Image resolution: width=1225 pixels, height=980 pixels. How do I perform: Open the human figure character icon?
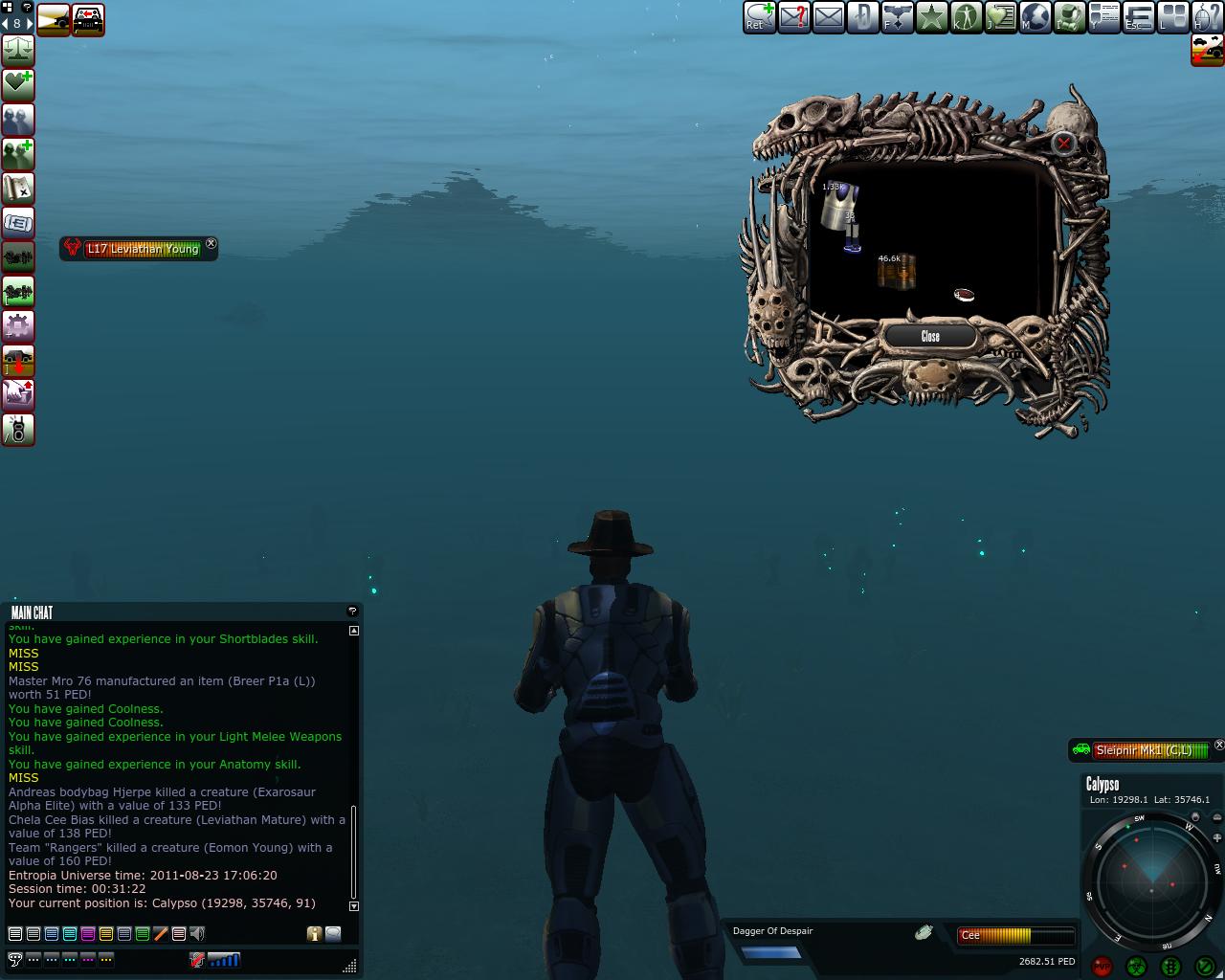pyautogui.click(x=966, y=16)
